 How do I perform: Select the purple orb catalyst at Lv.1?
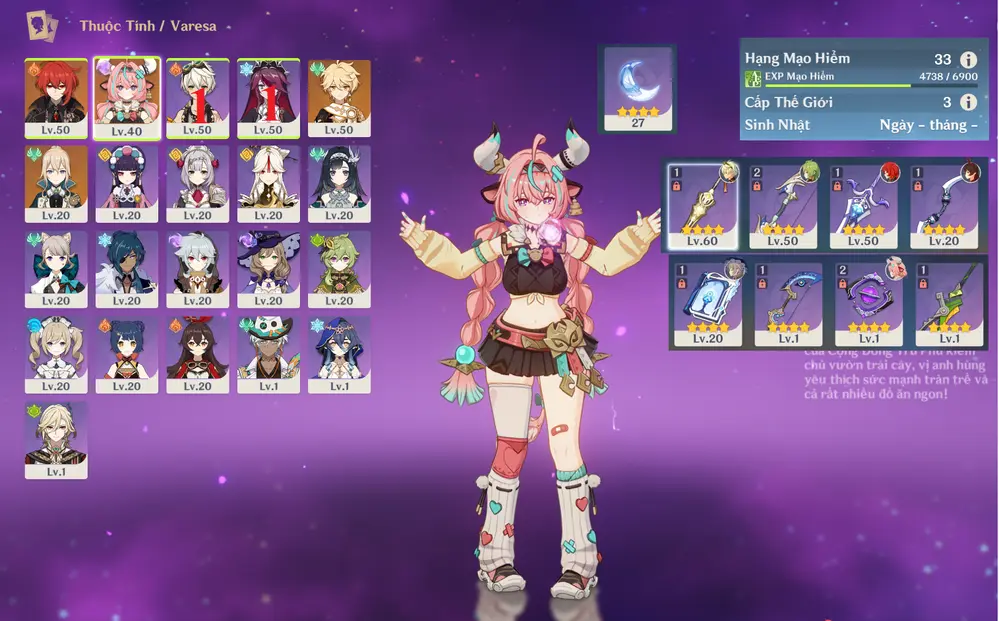point(868,303)
